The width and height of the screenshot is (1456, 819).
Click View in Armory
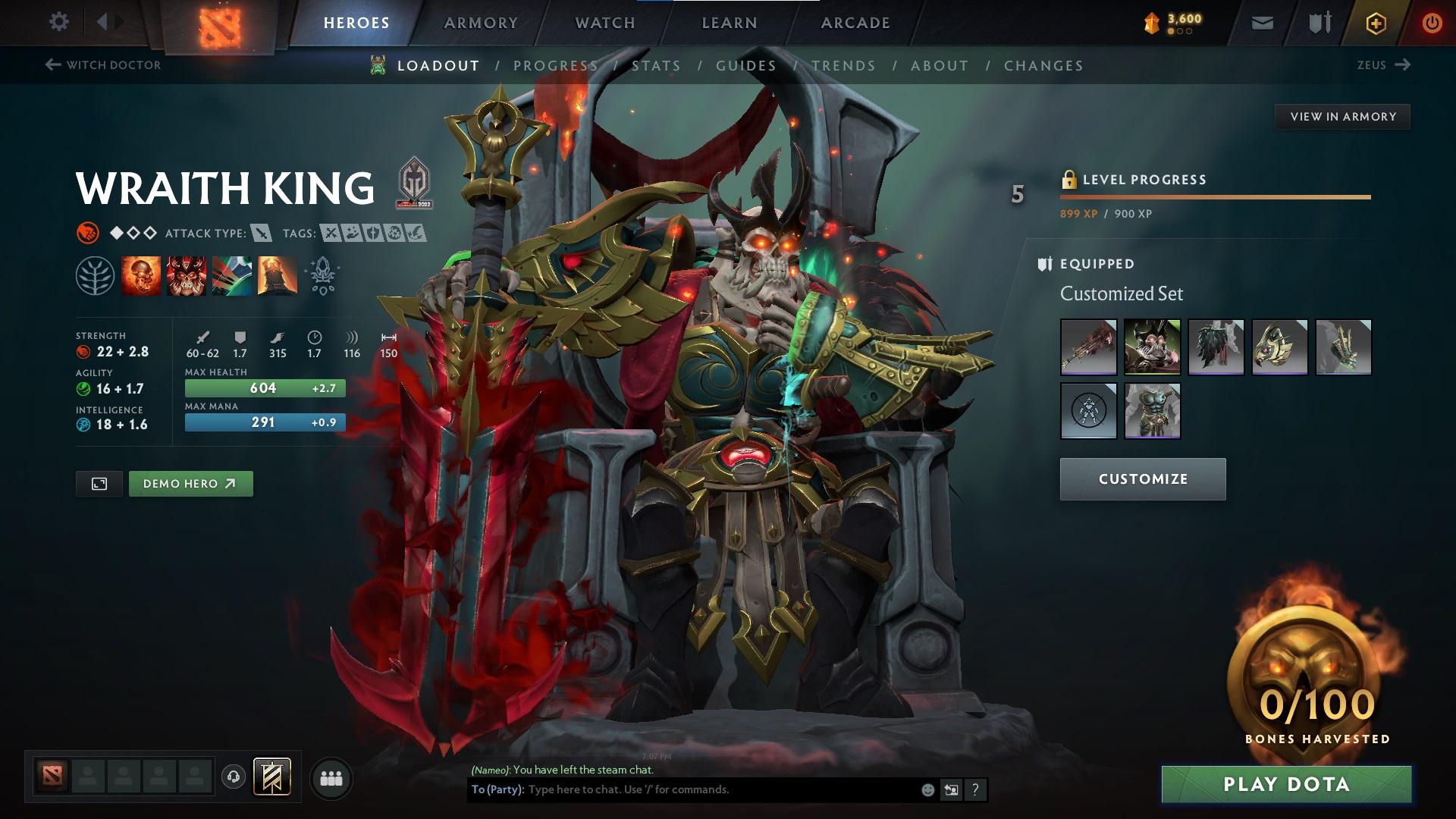[1342, 117]
